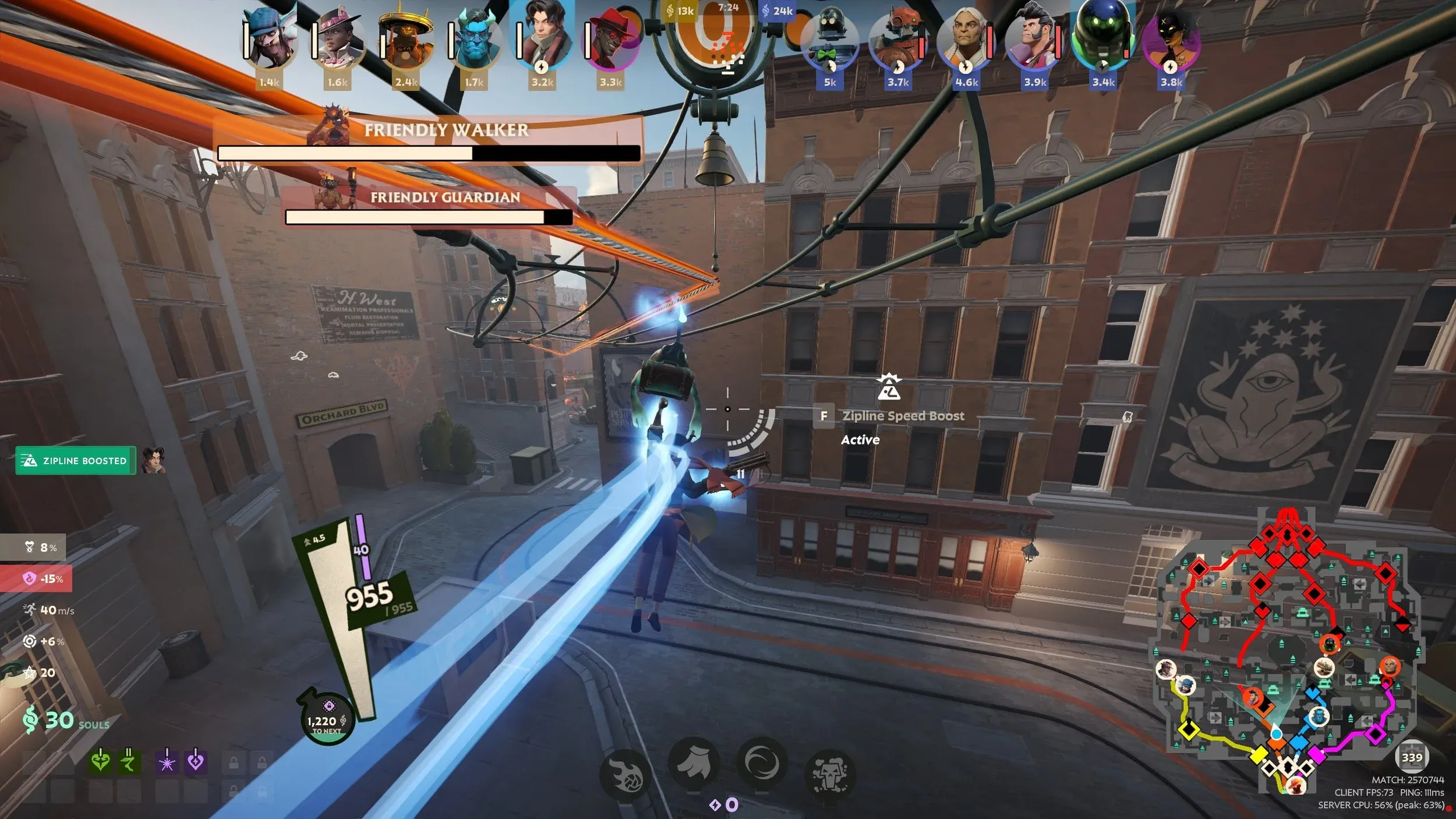1456x819 pixels.
Task: Select the white-haired elder enemy portrait
Action: (966, 42)
